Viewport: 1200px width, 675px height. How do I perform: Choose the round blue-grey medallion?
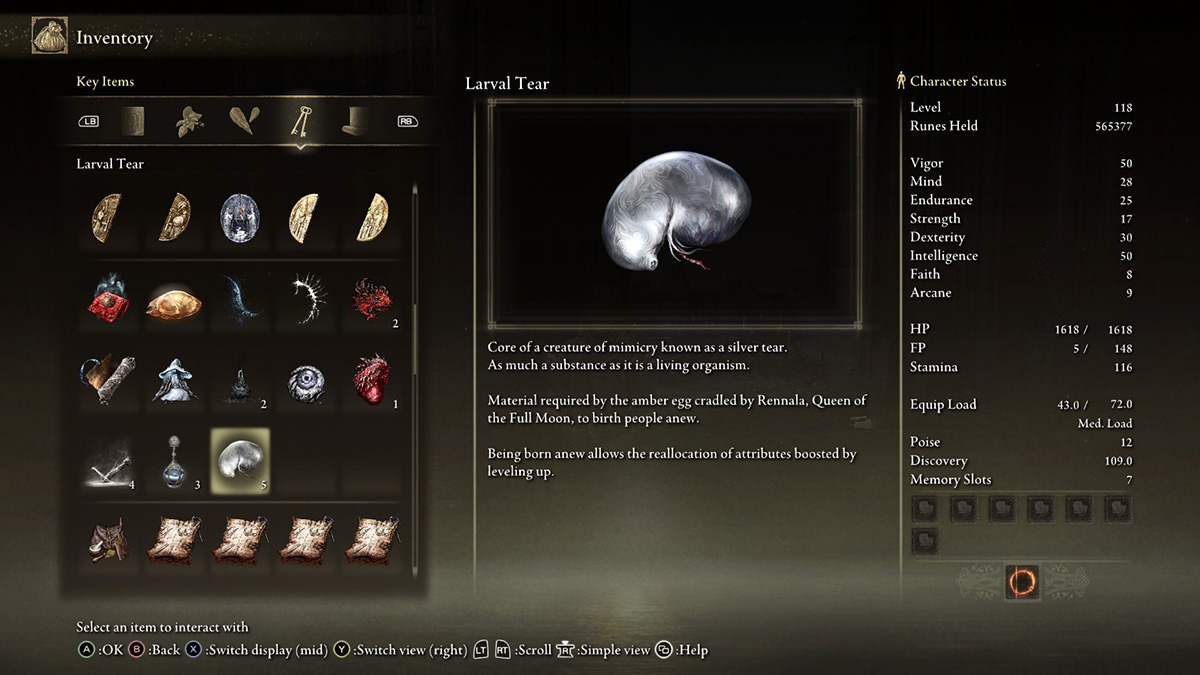tap(239, 216)
